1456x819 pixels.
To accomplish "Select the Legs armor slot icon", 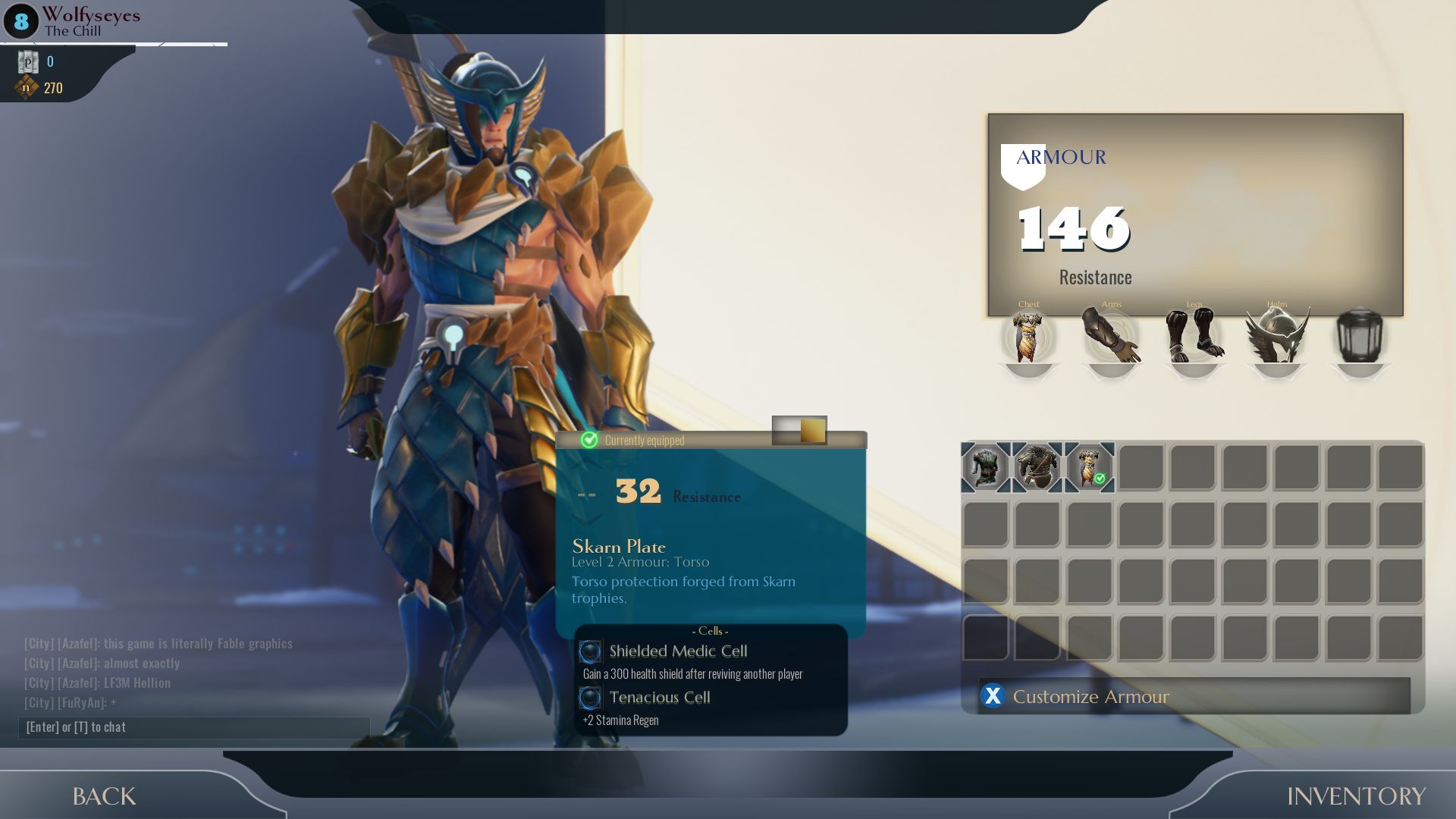I will pyautogui.click(x=1194, y=337).
